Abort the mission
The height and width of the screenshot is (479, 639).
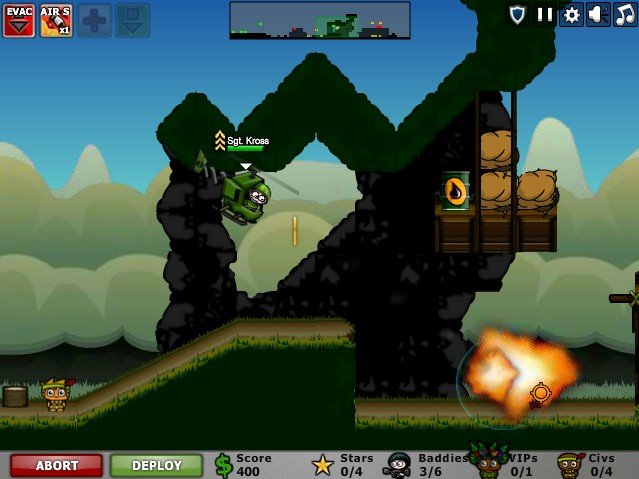click(56, 465)
